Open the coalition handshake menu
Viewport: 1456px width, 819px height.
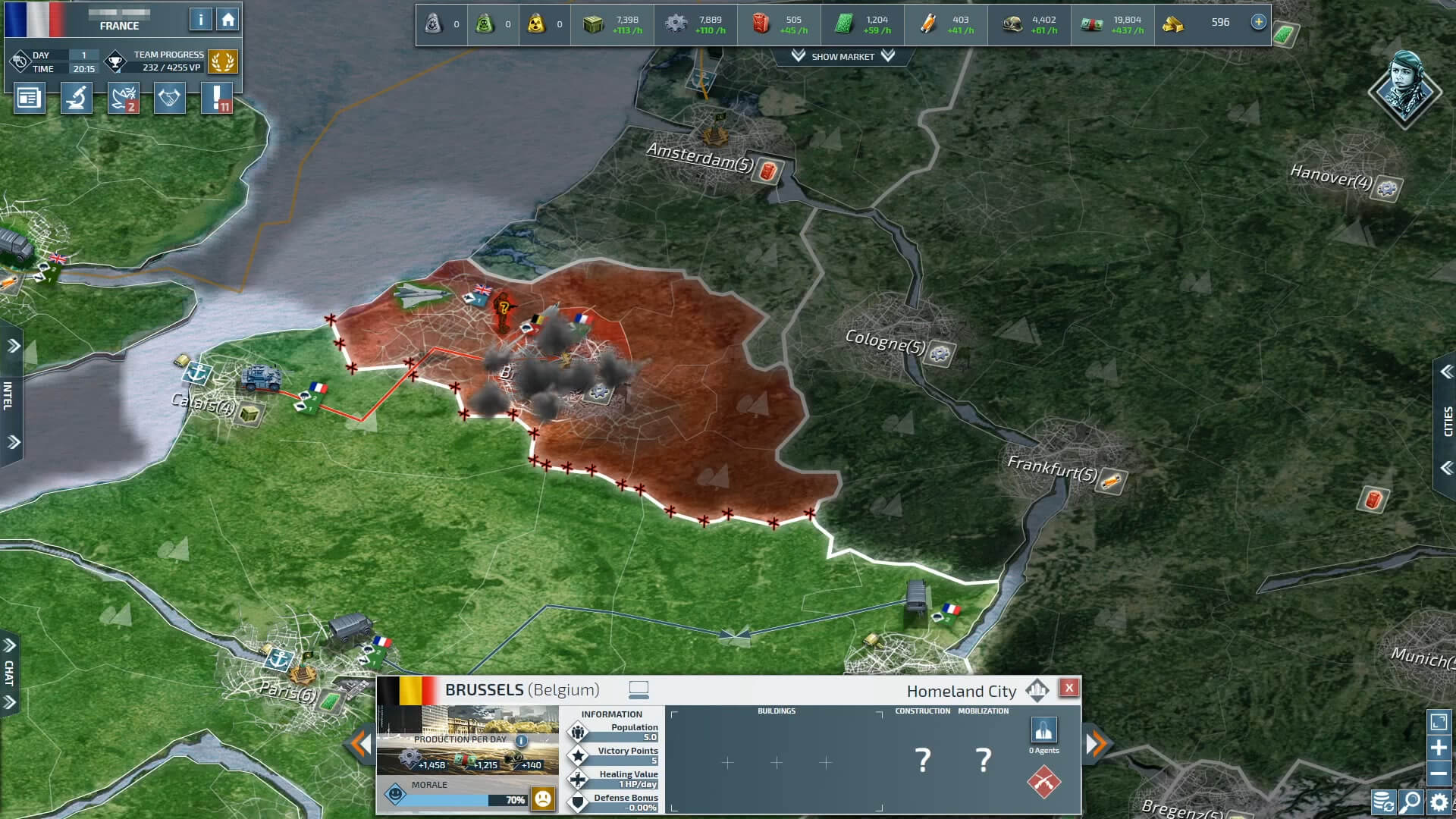pyautogui.click(x=169, y=99)
